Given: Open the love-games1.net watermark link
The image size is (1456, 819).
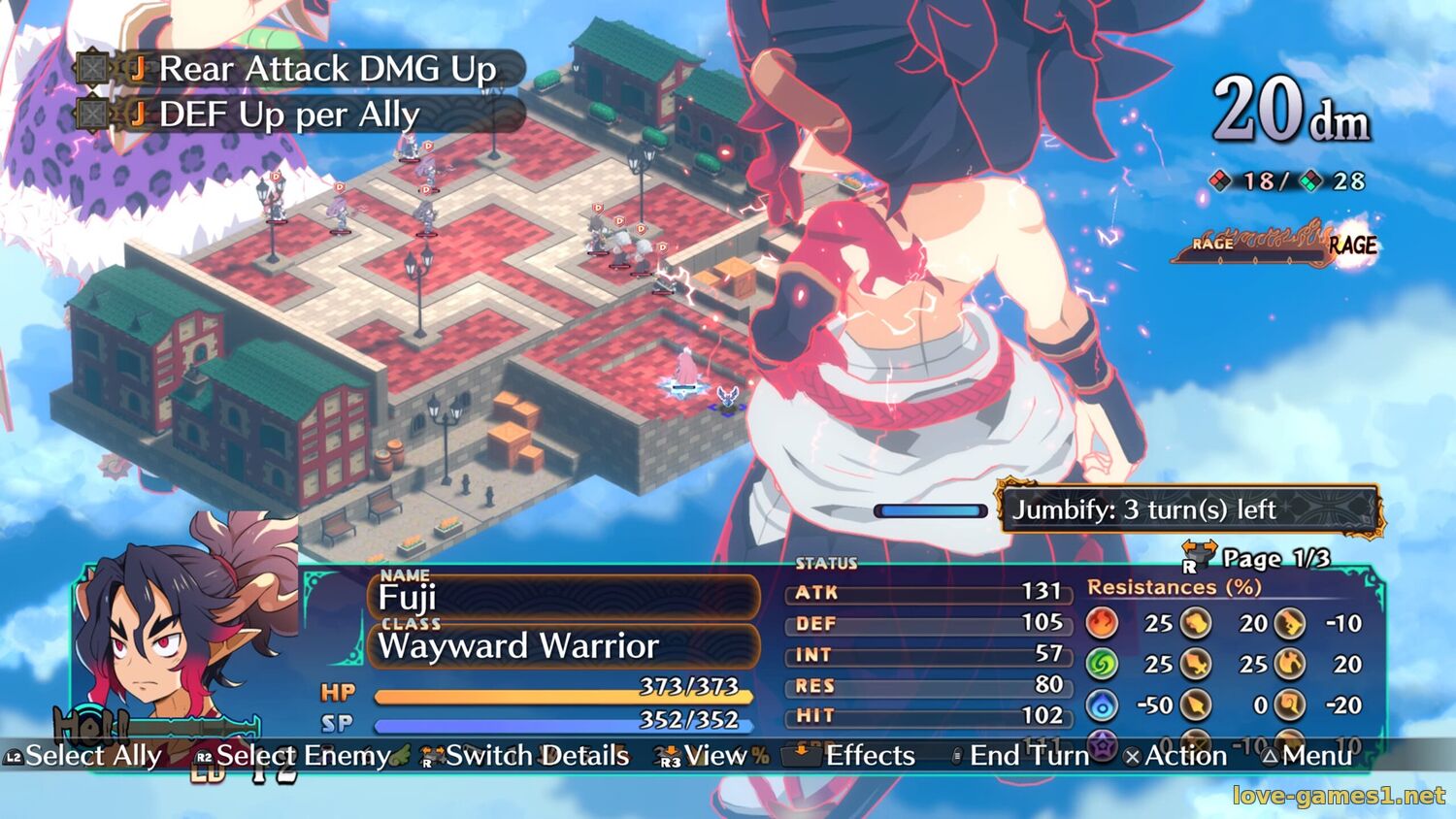Looking at the screenshot, I should click(x=1339, y=796).
